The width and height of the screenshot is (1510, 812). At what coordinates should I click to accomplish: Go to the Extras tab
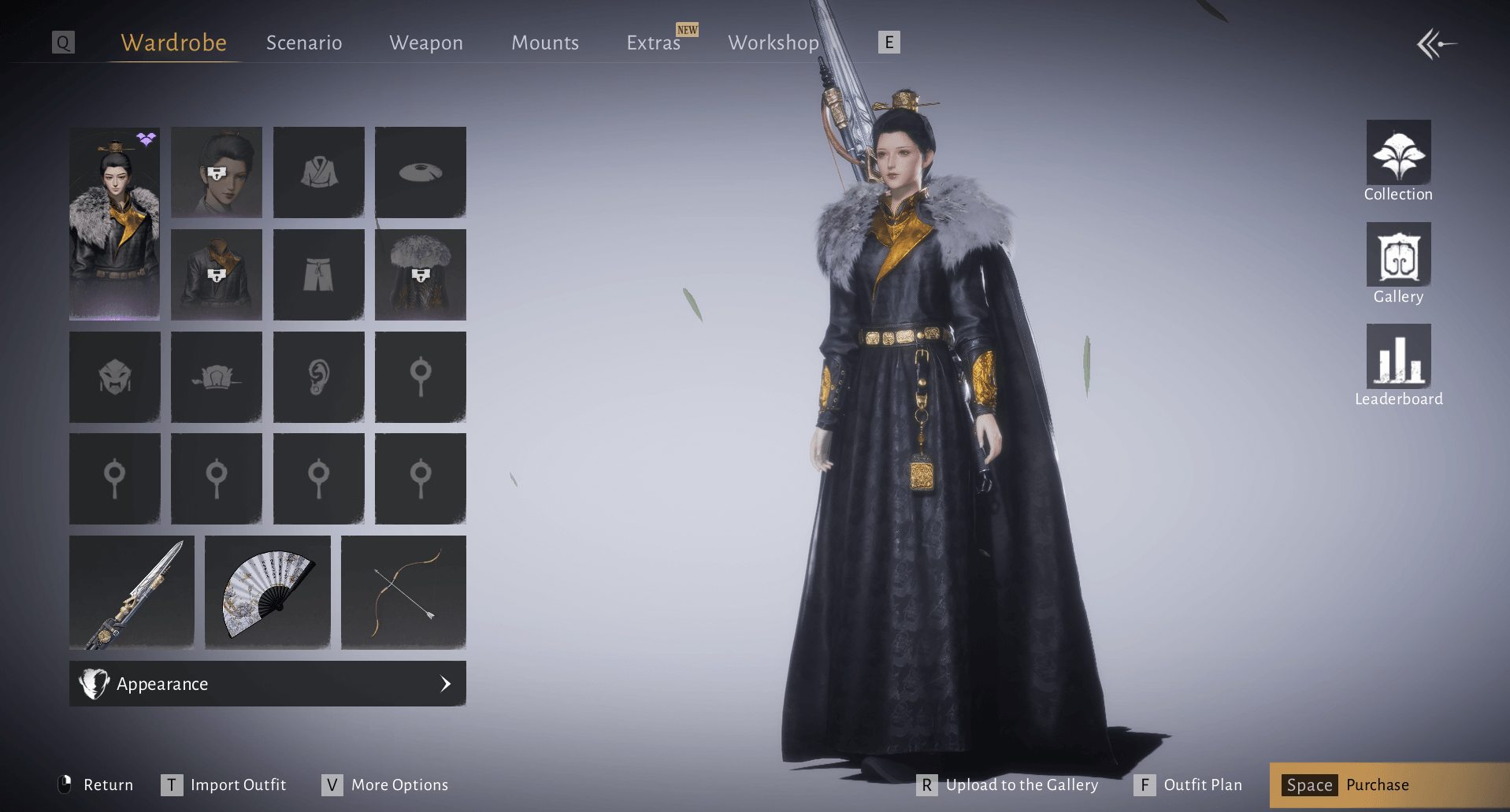(x=653, y=43)
